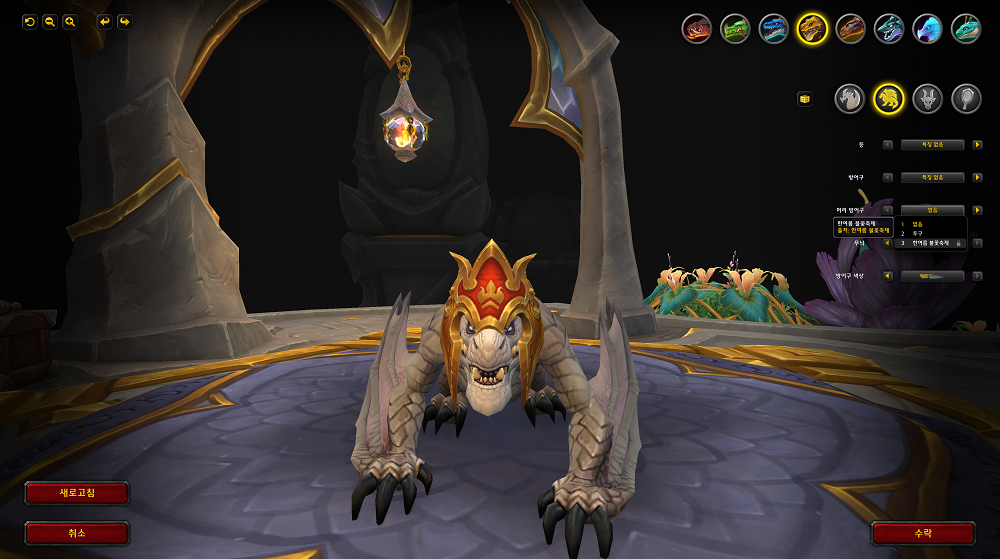Accept changes with the 수락 button

(922, 533)
